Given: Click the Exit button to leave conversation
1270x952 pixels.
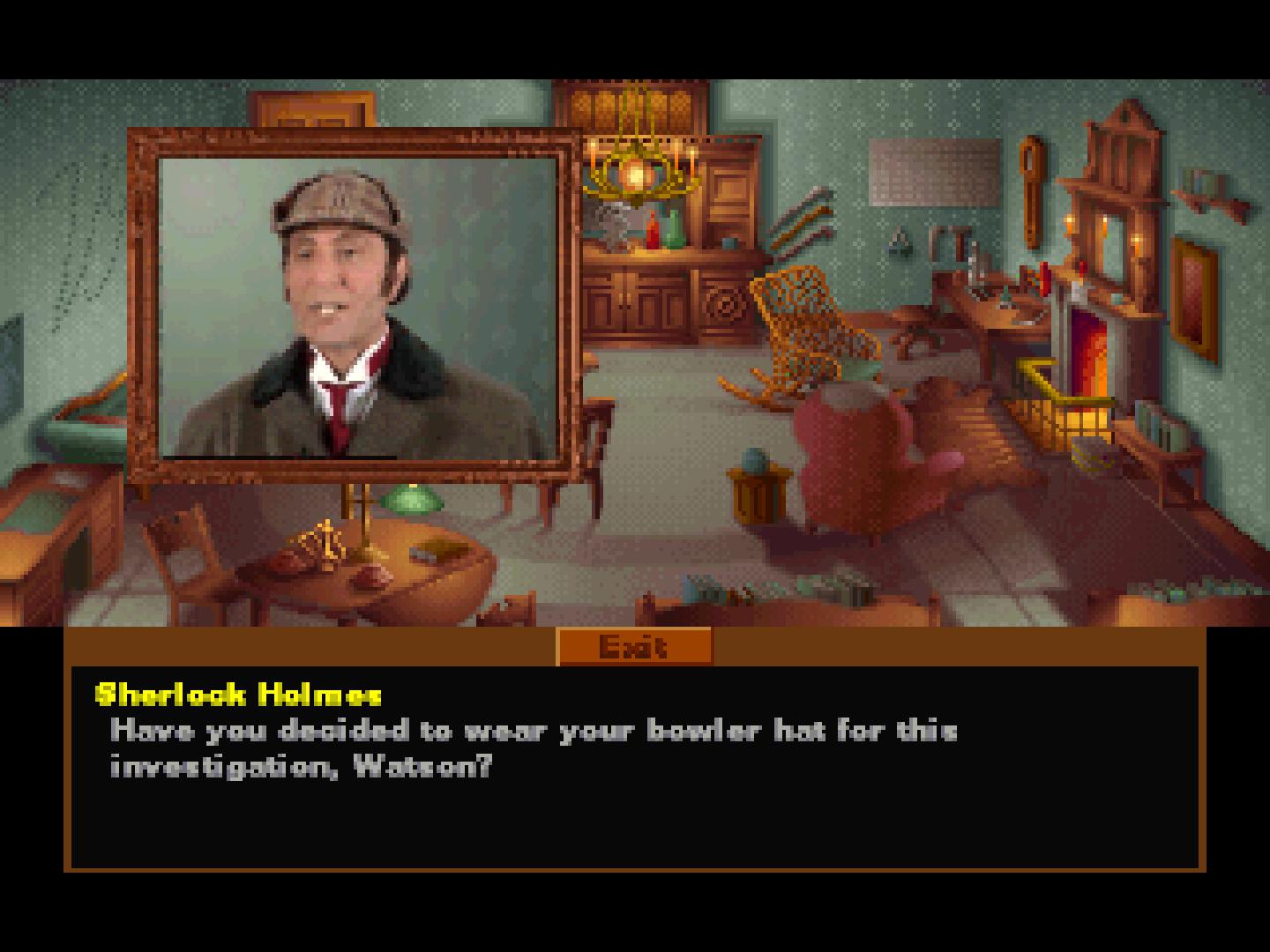Looking at the screenshot, I should [x=633, y=646].
